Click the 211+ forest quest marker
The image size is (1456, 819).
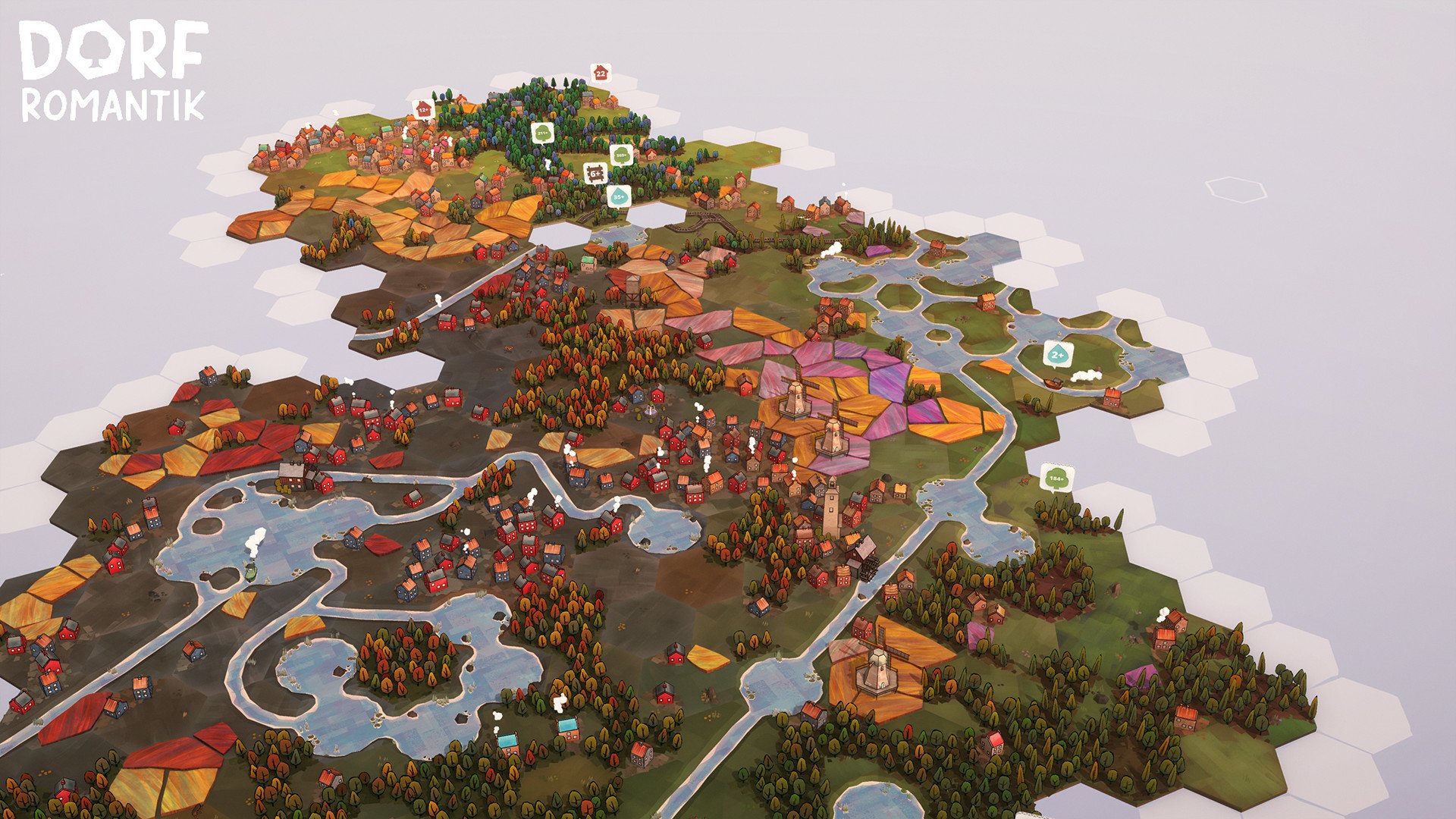542,133
